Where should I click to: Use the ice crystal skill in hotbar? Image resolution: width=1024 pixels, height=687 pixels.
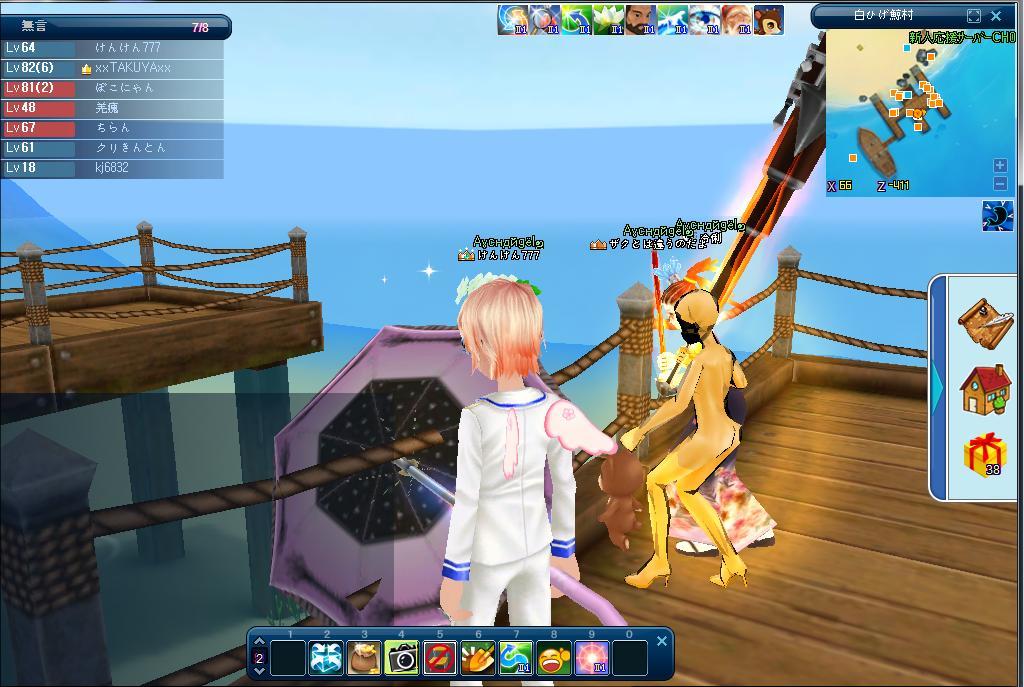click(326, 657)
